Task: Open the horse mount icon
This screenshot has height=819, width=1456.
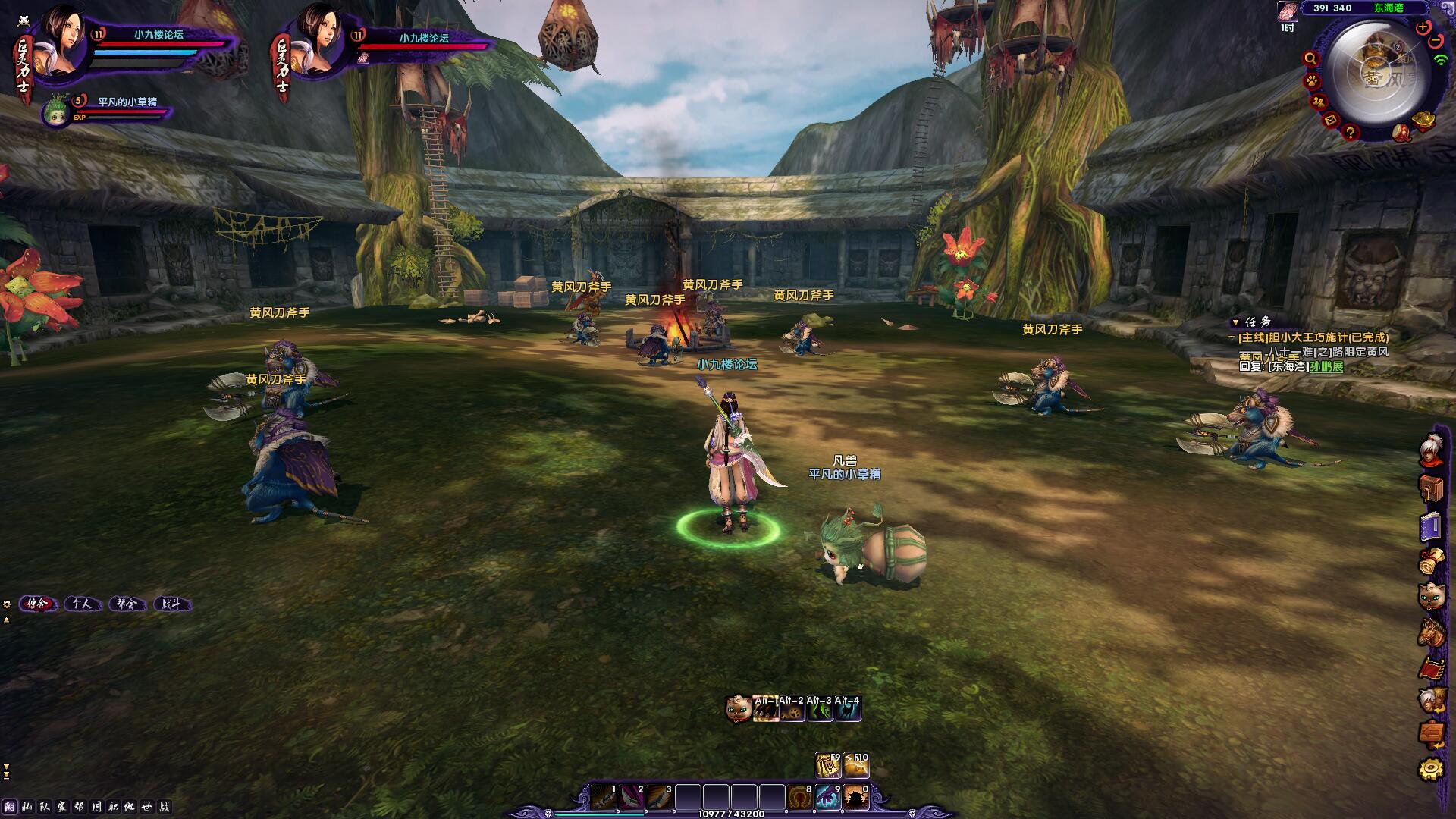Action: click(1432, 632)
